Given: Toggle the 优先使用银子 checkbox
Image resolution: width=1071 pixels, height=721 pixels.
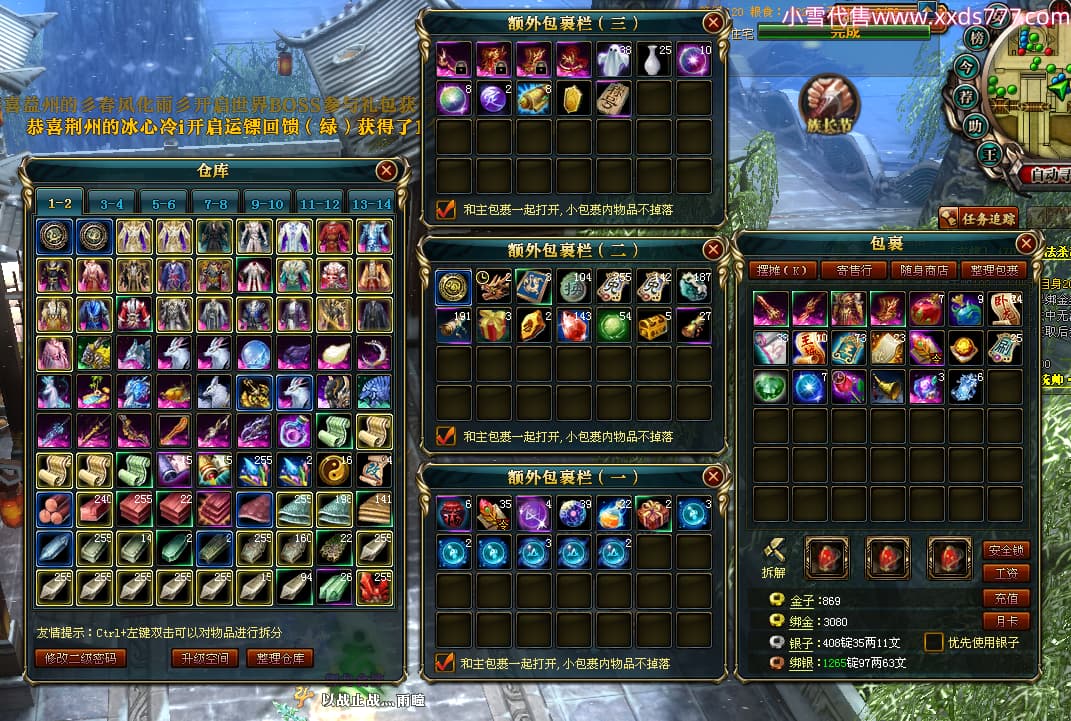Looking at the screenshot, I should 934,642.
